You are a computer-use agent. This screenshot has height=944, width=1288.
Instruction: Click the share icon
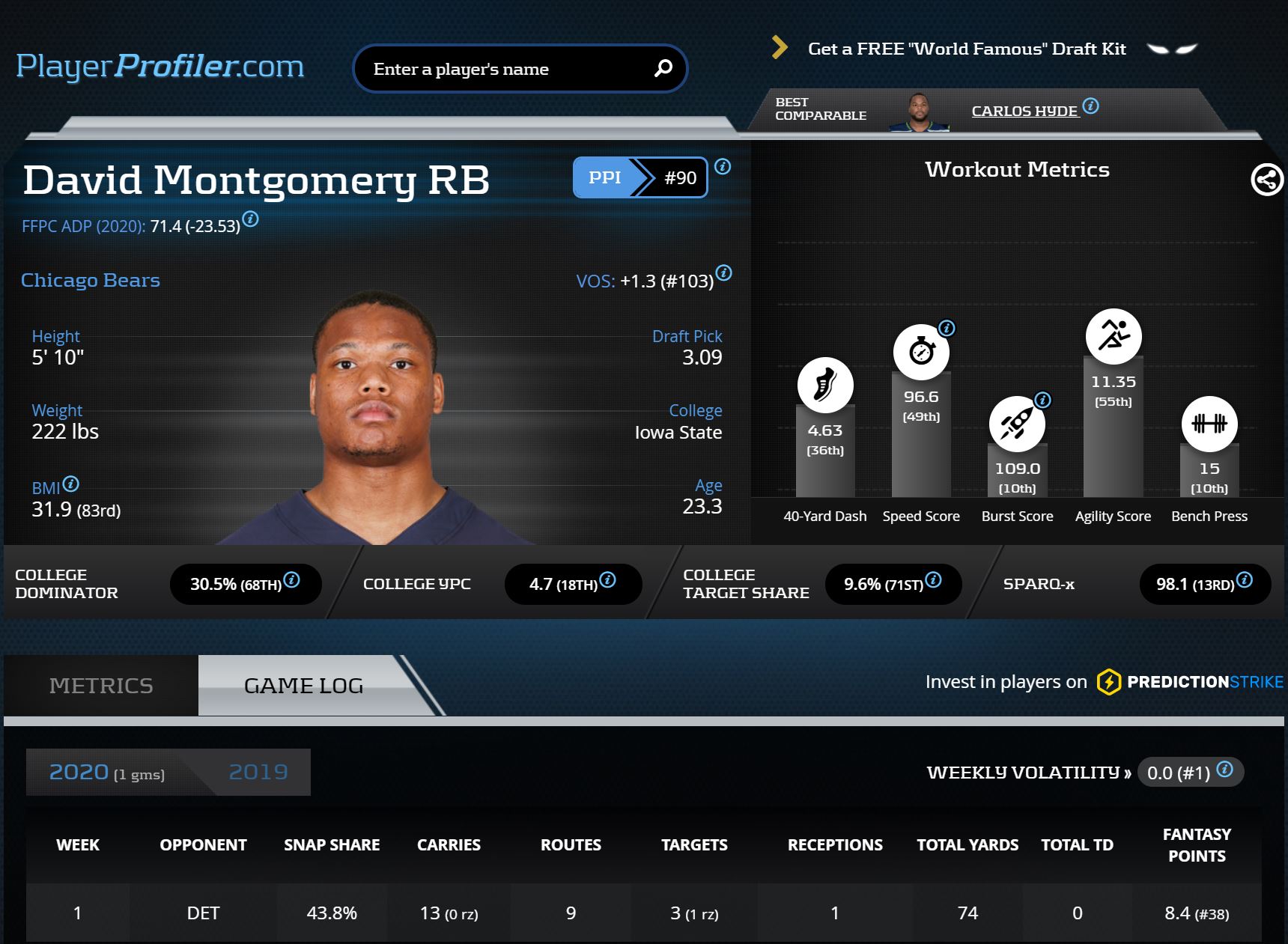(x=1267, y=180)
